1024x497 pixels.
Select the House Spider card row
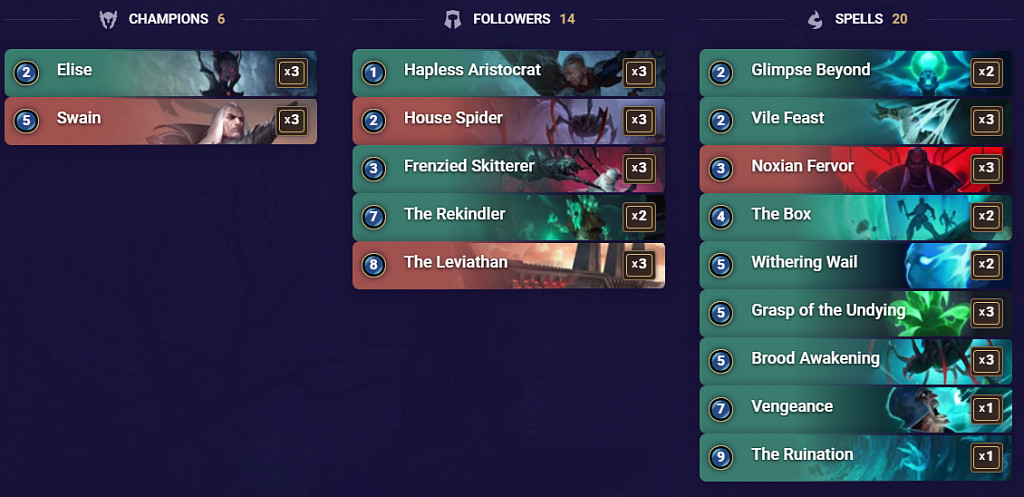point(508,120)
